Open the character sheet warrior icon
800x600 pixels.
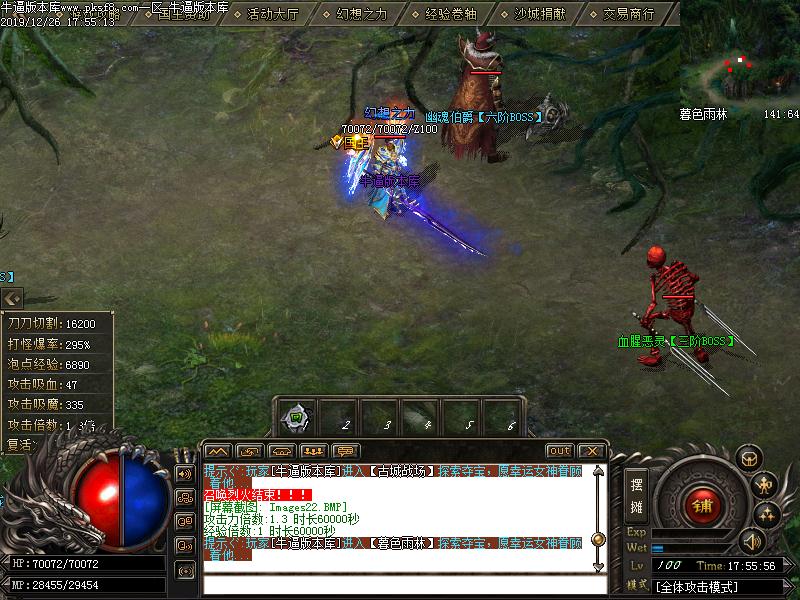click(x=765, y=486)
